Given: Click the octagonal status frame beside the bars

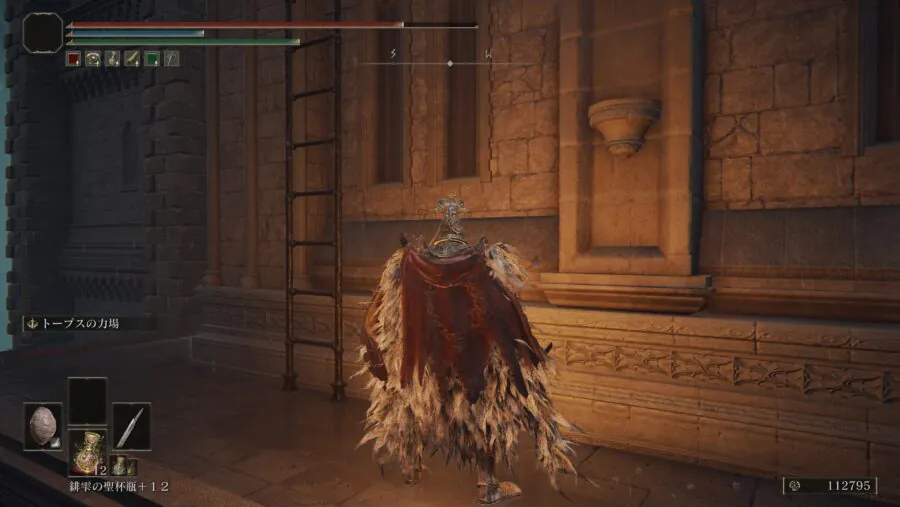Looking at the screenshot, I should point(42,32).
